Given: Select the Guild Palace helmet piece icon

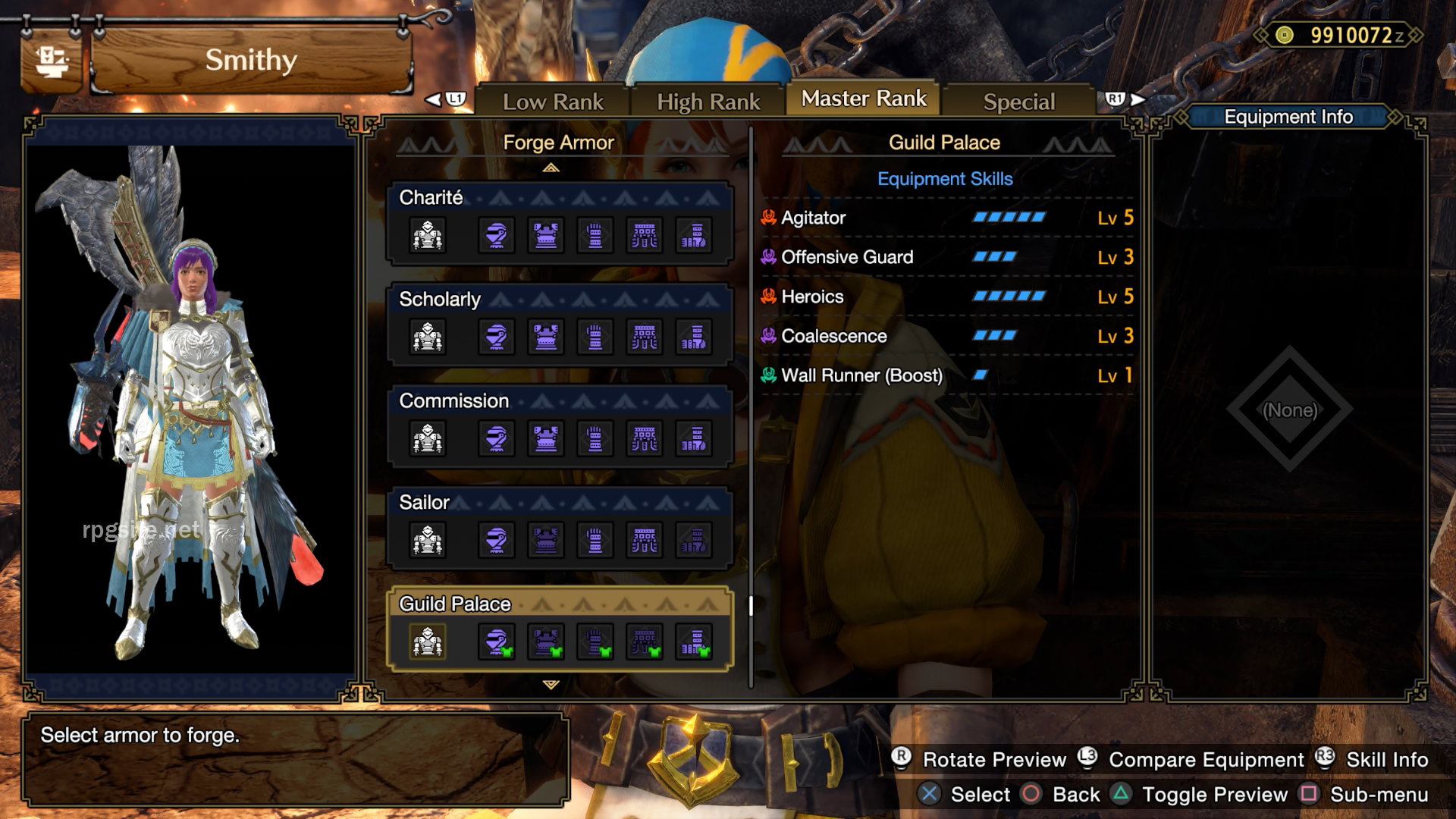Looking at the screenshot, I should [495, 642].
